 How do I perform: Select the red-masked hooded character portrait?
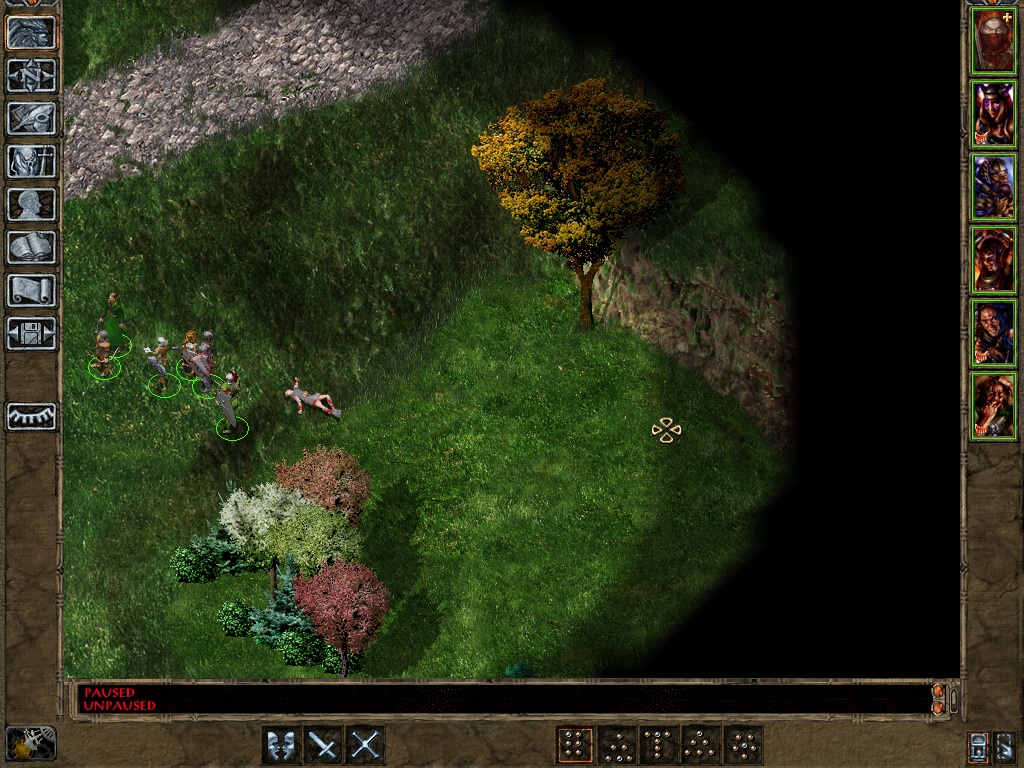(x=994, y=41)
